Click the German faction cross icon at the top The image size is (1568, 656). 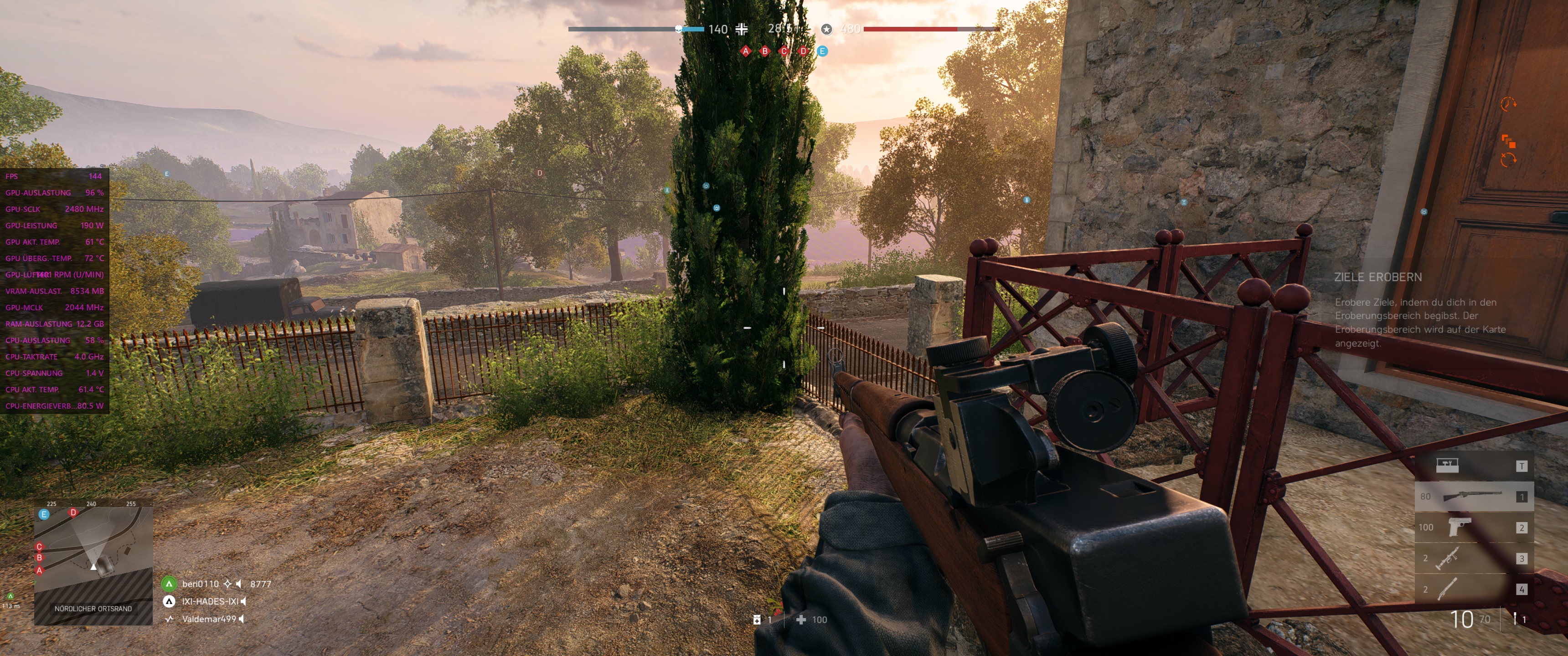741,29
